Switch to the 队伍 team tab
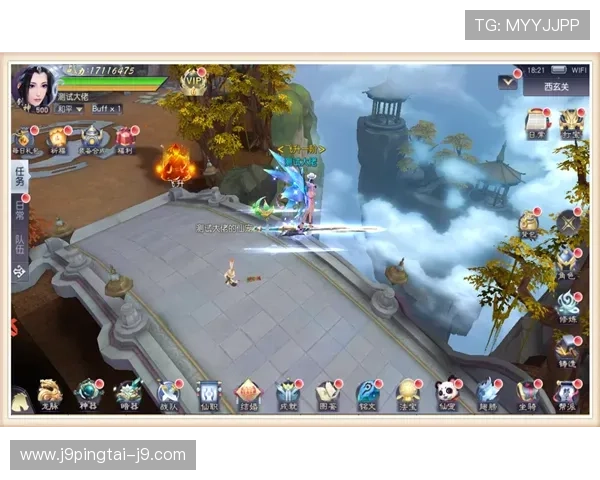Image resolution: width=600 pixels, height=480 pixels. pyautogui.click(x=20, y=244)
